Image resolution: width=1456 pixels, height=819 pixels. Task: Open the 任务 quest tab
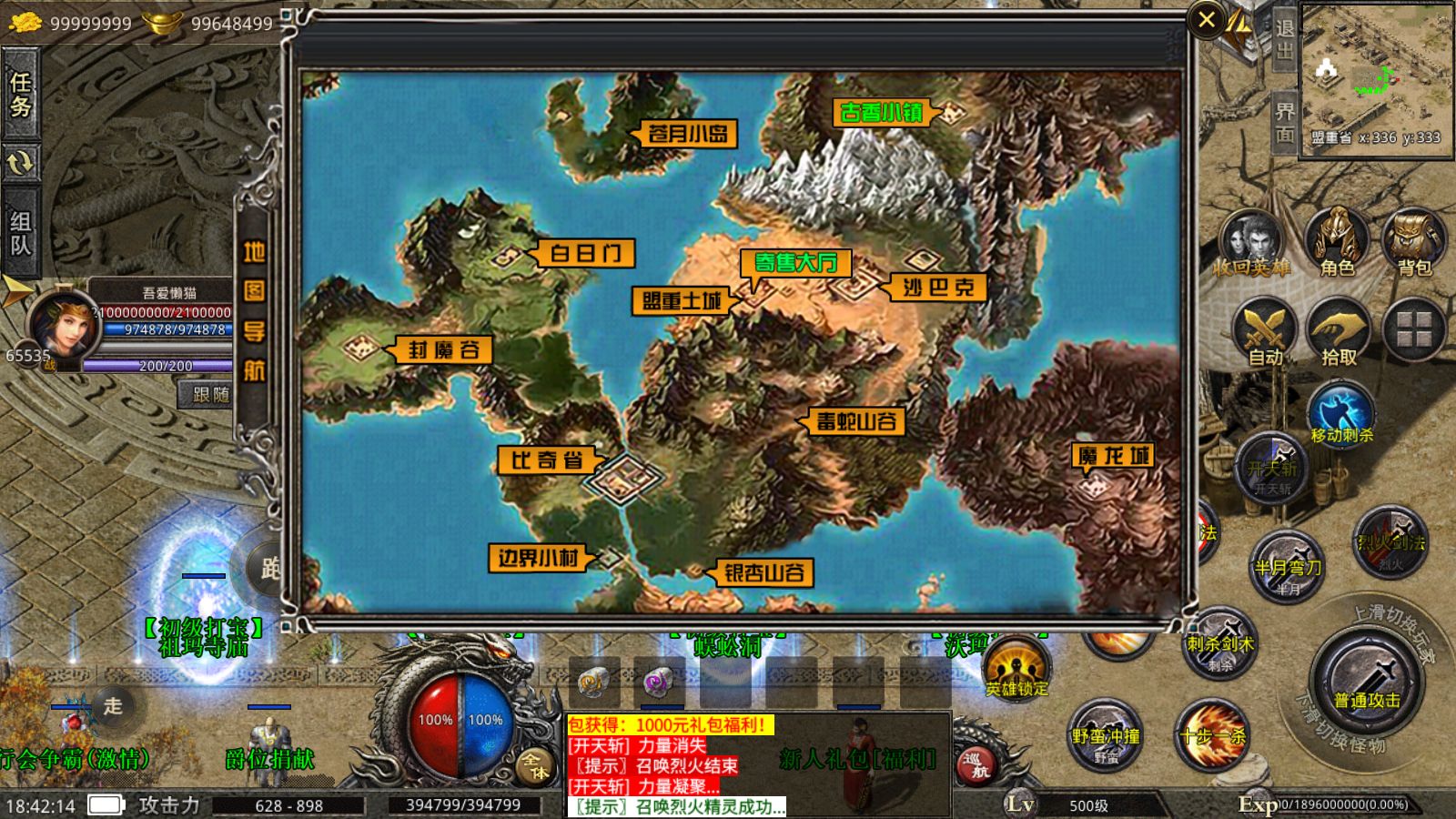click(21, 95)
